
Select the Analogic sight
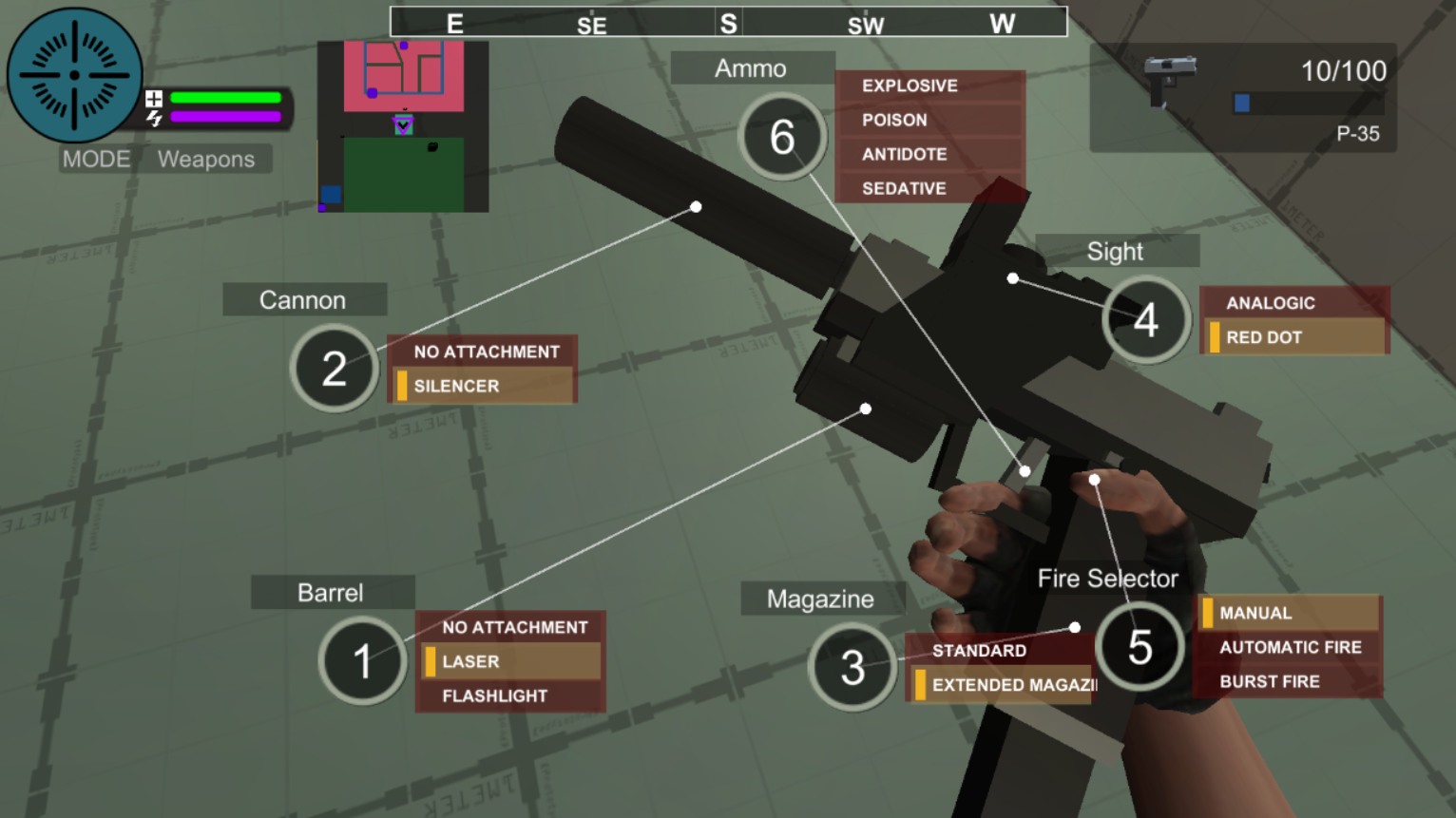(1293, 303)
